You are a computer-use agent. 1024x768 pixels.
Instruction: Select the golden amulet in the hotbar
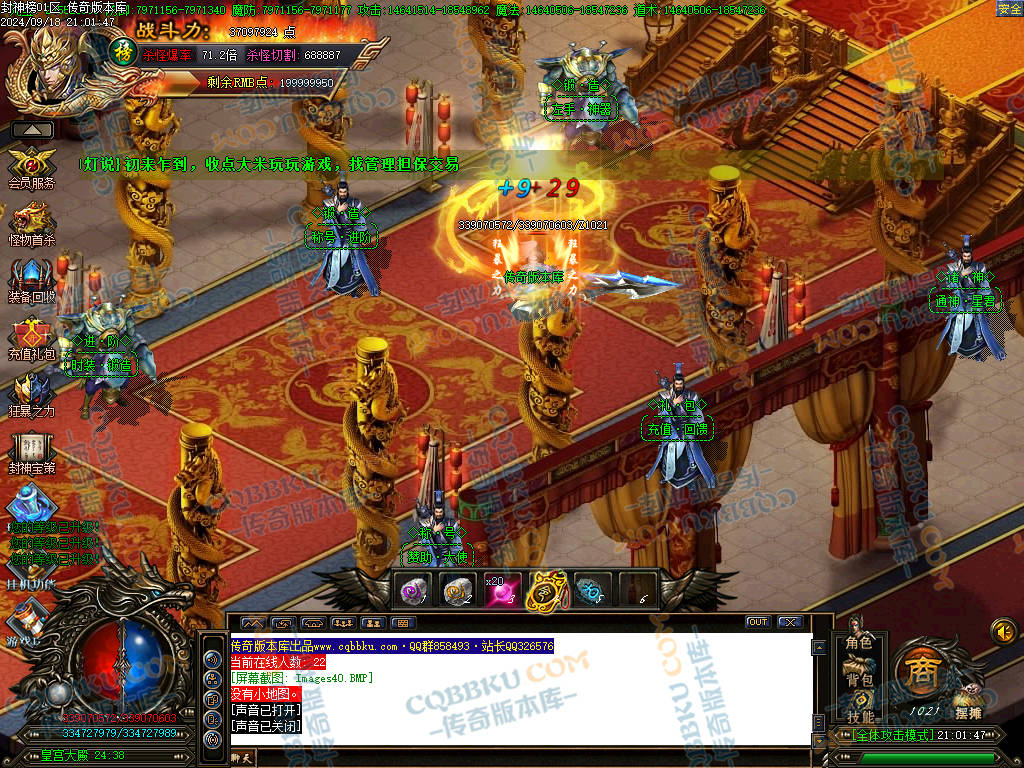[x=546, y=591]
